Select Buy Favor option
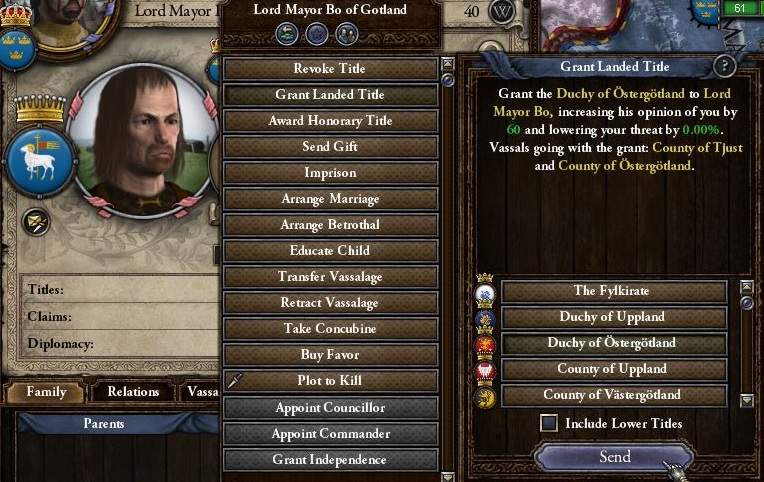This screenshot has width=764, height=482. click(x=330, y=355)
